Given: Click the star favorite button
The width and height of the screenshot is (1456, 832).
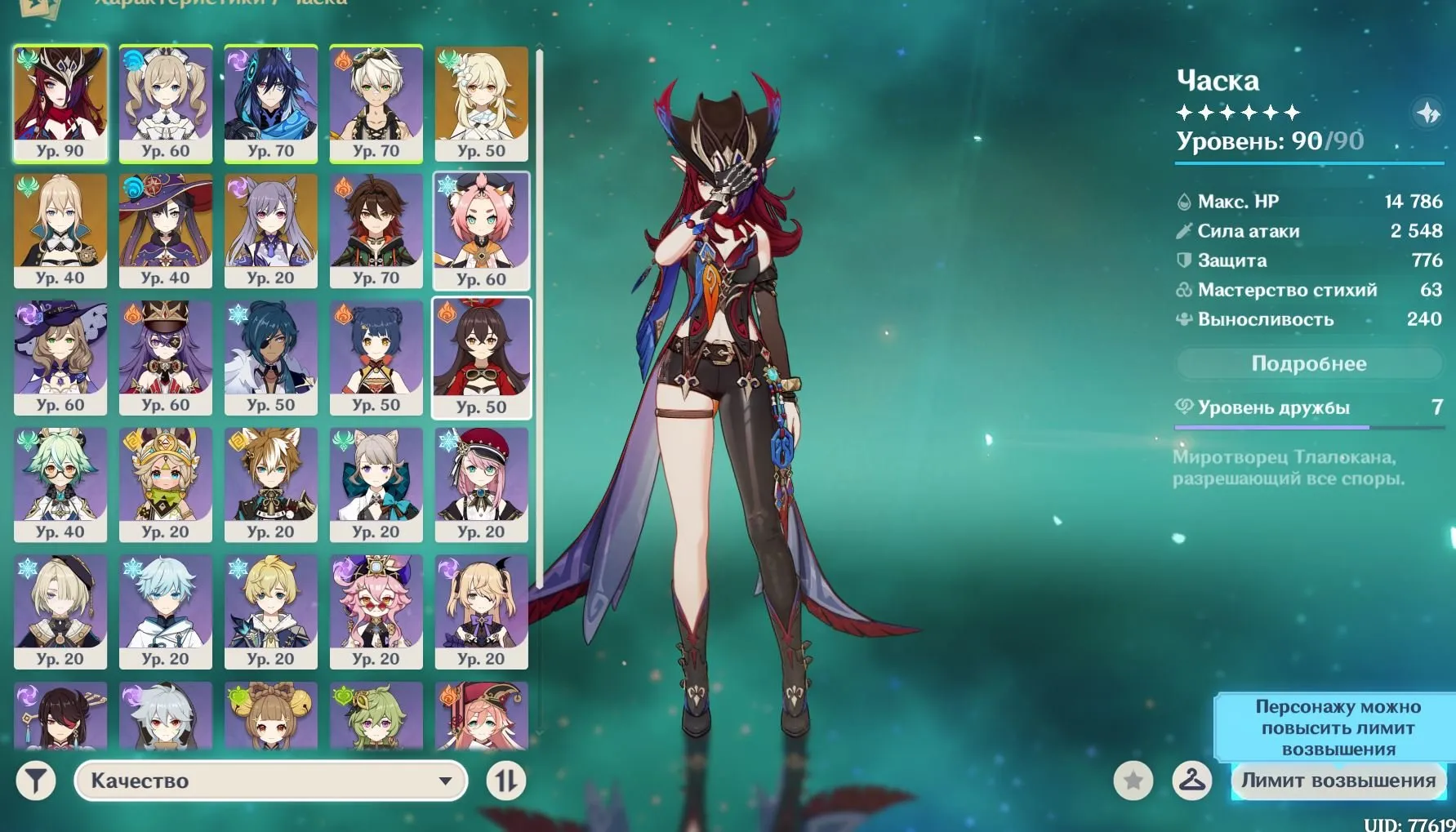Looking at the screenshot, I should (1133, 781).
